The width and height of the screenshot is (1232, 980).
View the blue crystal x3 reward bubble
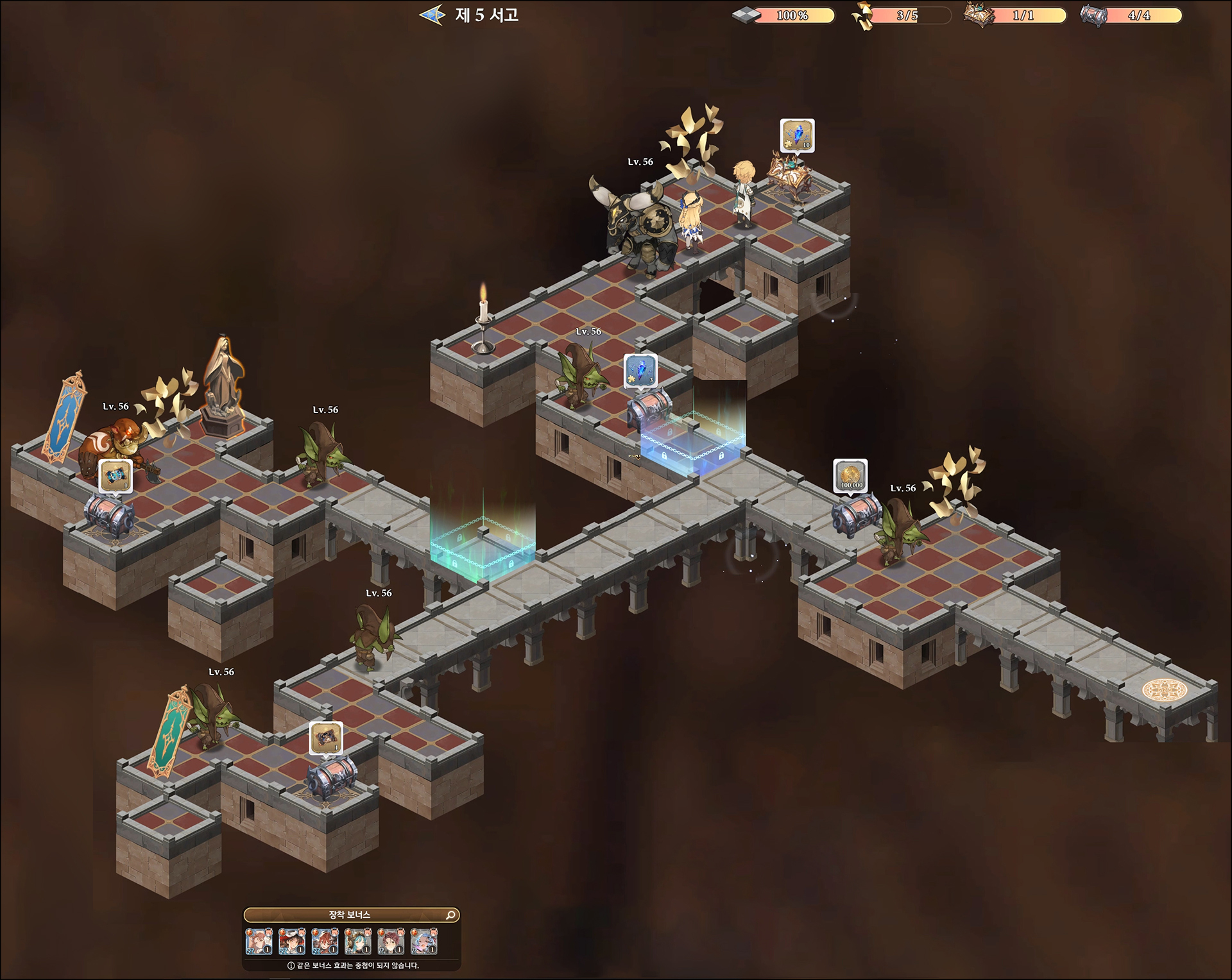pos(640,371)
